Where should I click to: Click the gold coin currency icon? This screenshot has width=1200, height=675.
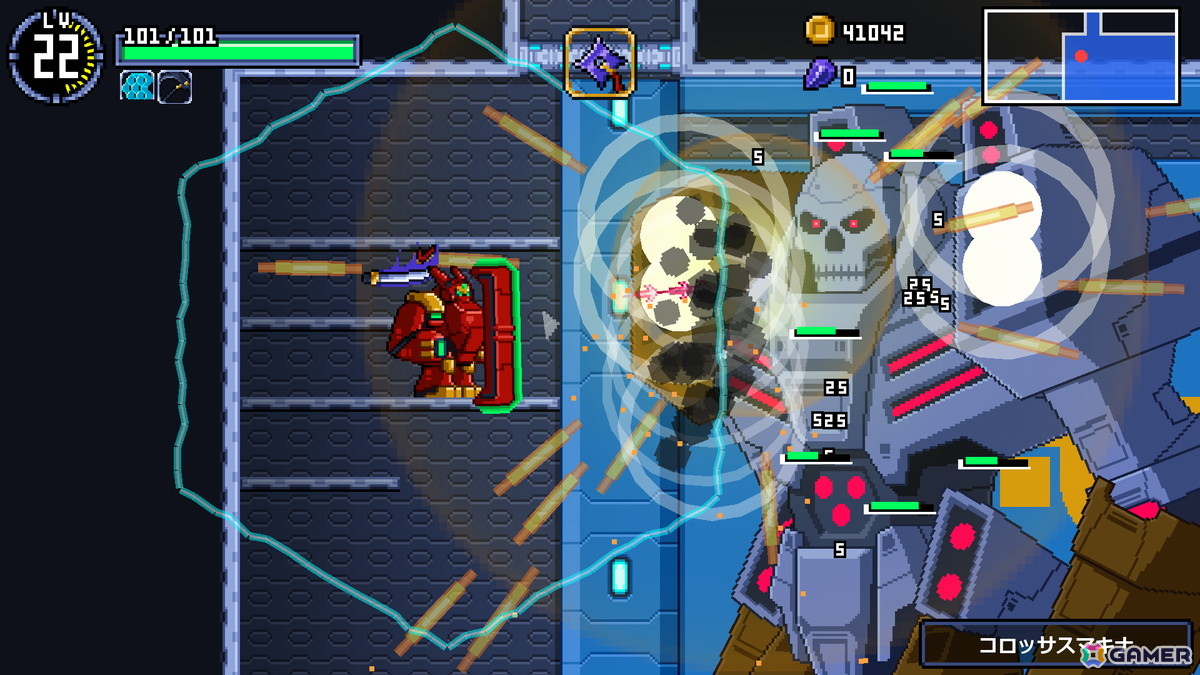(x=820, y=31)
